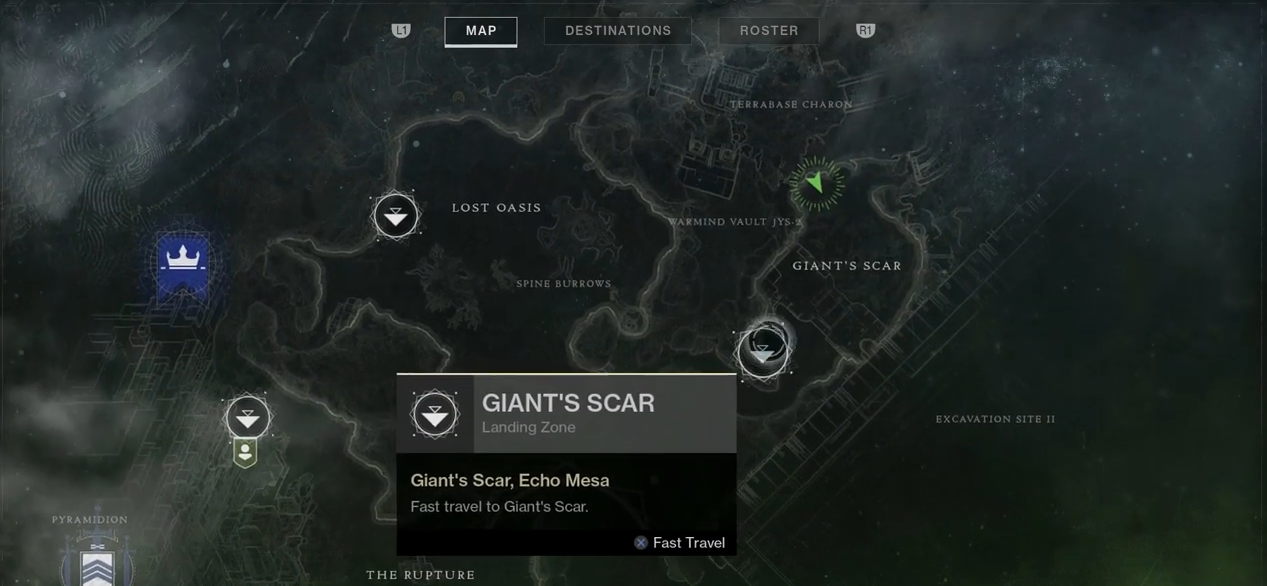Switch to the Destinations tab
The height and width of the screenshot is (586, 1267).
click(x=618, y=31)
